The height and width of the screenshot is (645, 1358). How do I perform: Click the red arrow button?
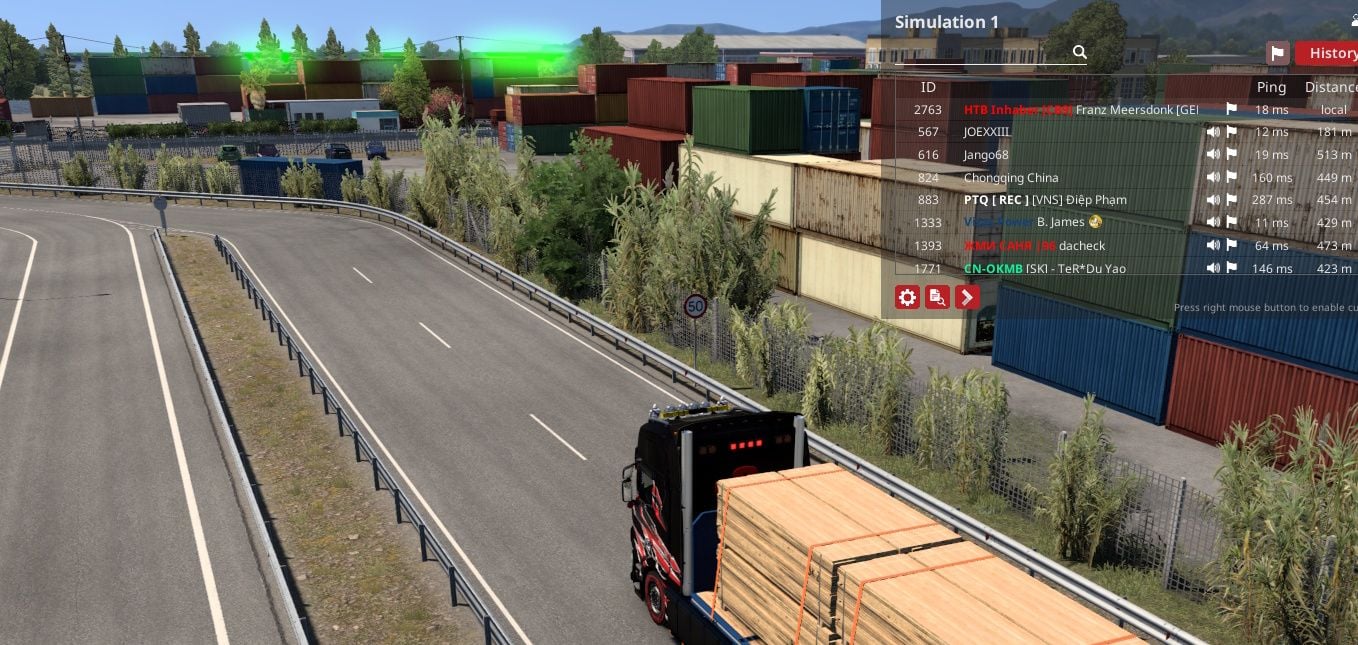967,297
